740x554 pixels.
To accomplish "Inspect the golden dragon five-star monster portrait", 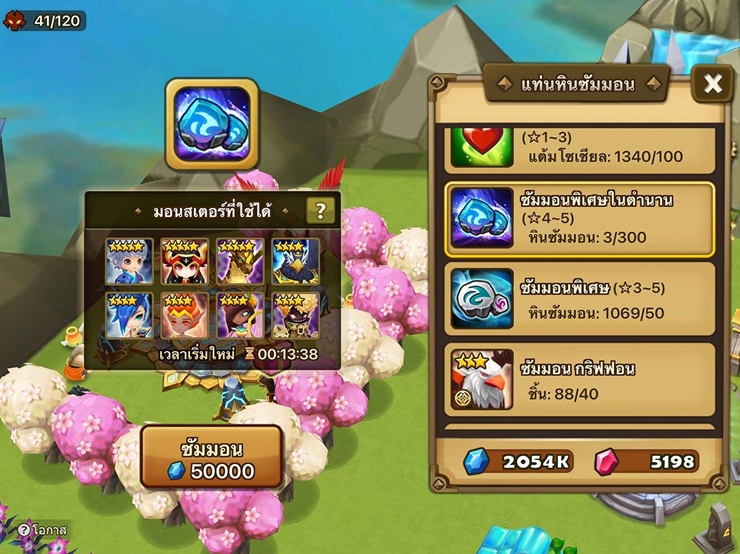I will [x=240, y=261].
